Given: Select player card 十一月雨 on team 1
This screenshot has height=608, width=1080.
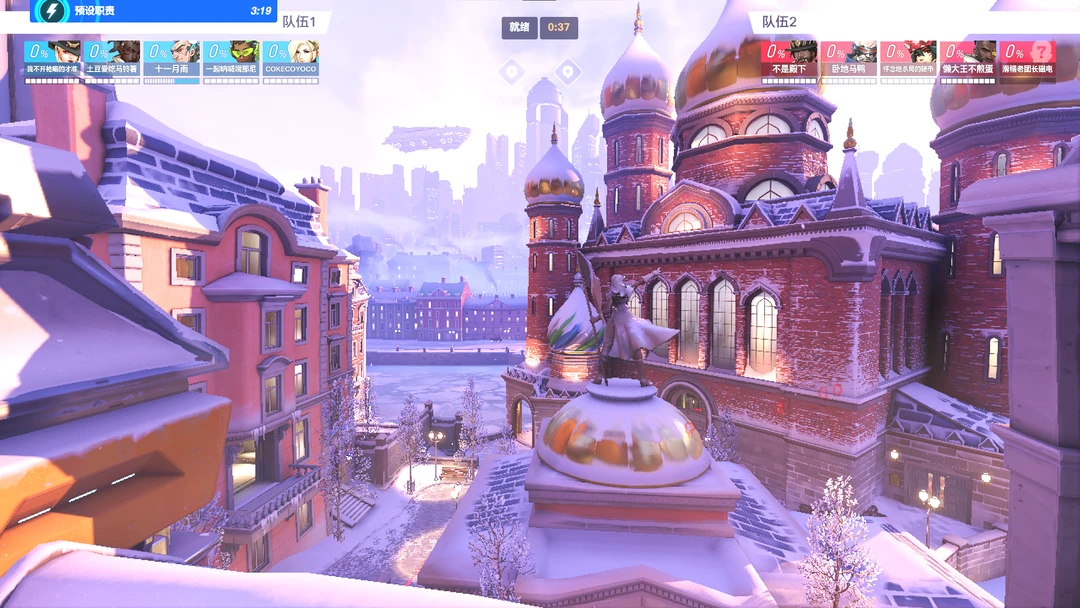Looking at the screenshot, I should point(171,61).
